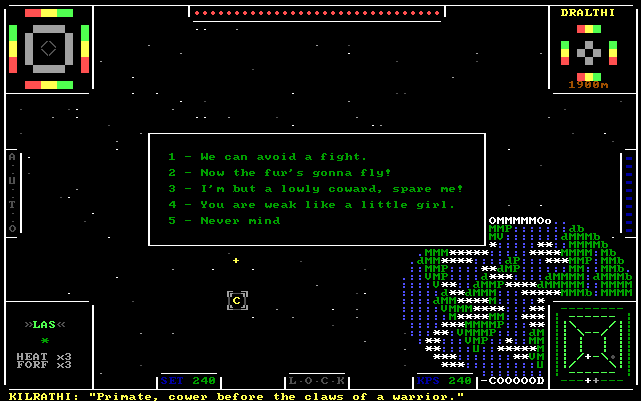This screenshot has height=401, width=641.
Task: Choose "You are weak like a little girl."
Action: [x=311, y=205]
